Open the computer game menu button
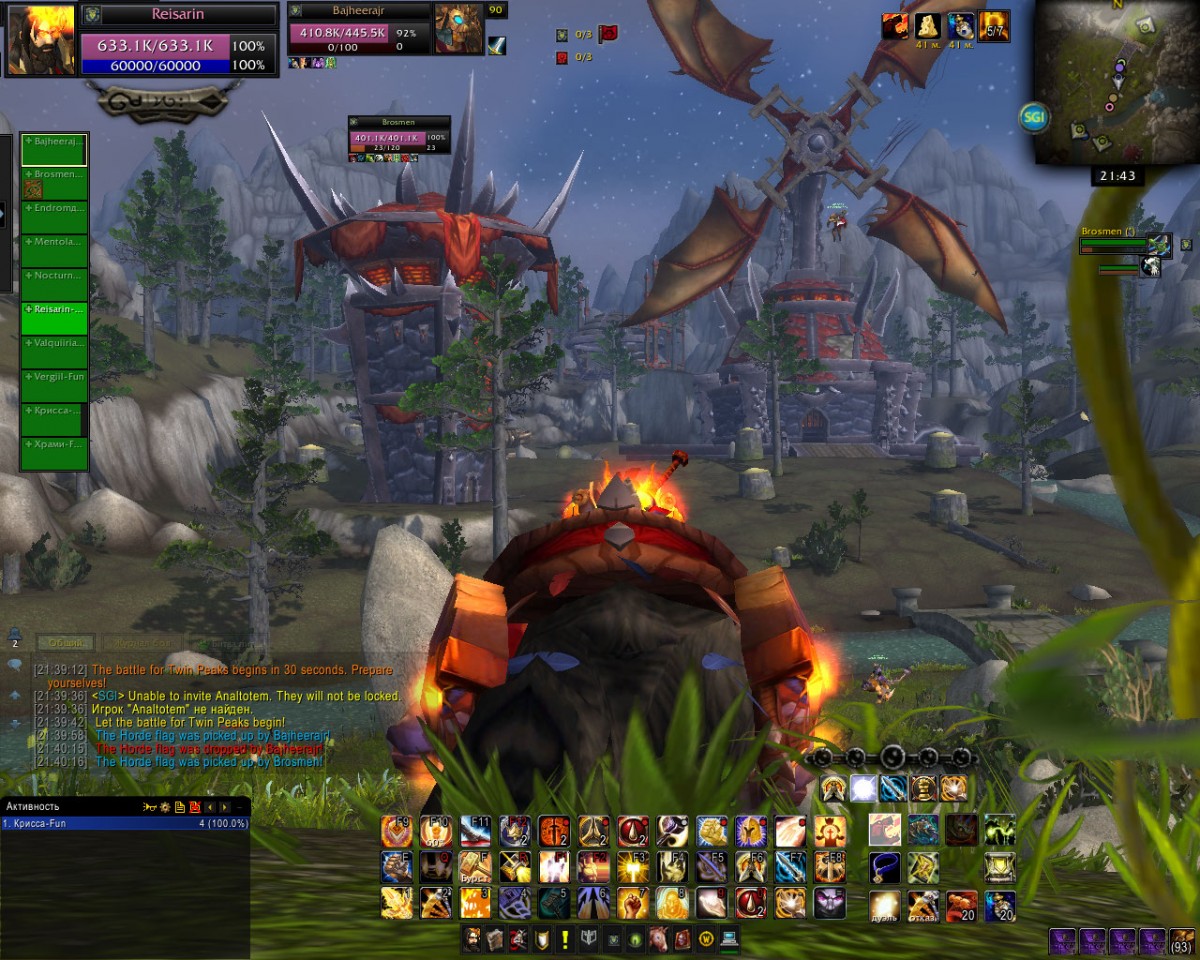Viewport: 1200px width, 960px height. [x=729, y=940]
